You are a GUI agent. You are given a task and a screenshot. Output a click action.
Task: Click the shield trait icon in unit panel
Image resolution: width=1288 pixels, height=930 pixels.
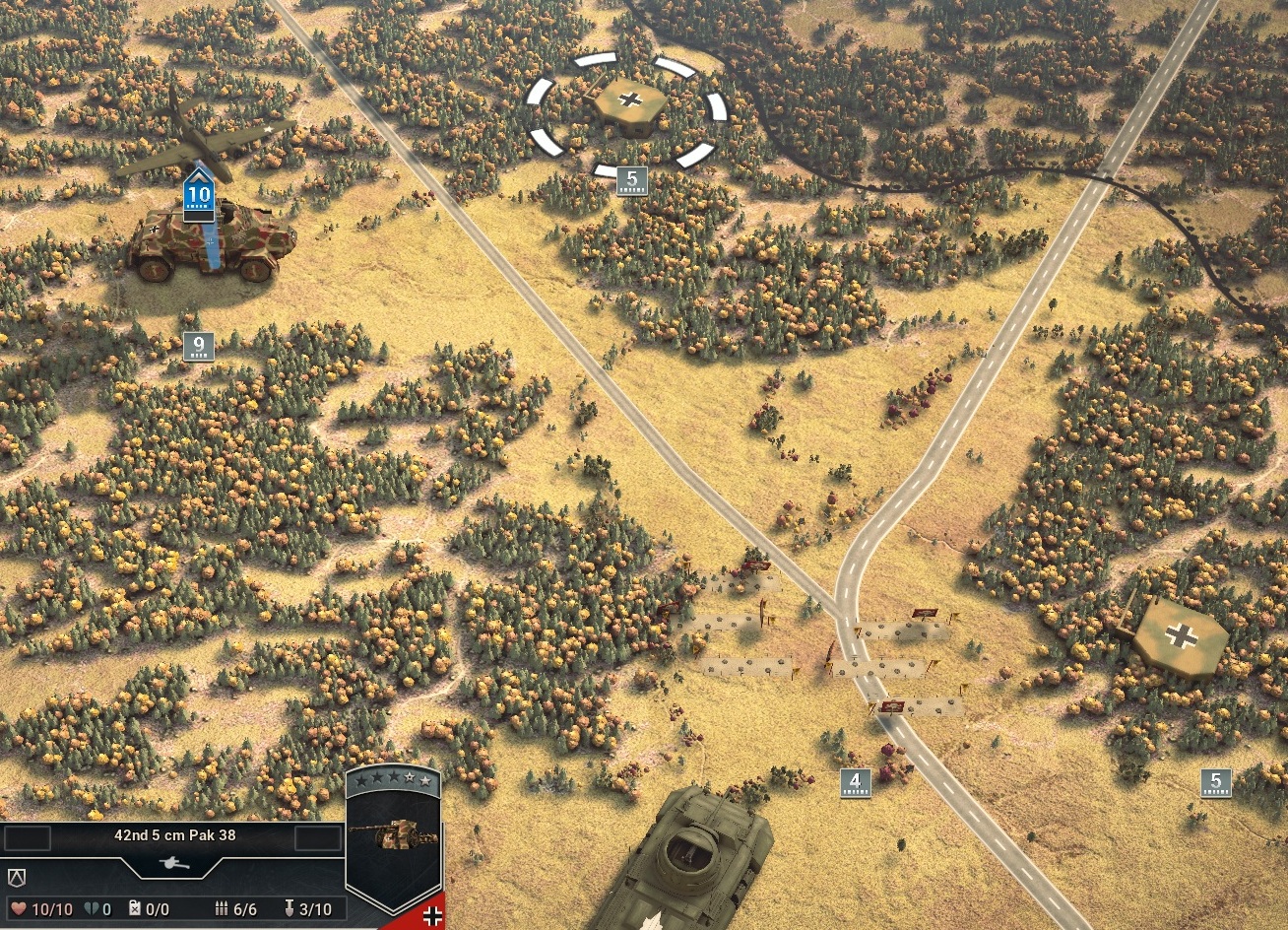click(x=17, y=876)
